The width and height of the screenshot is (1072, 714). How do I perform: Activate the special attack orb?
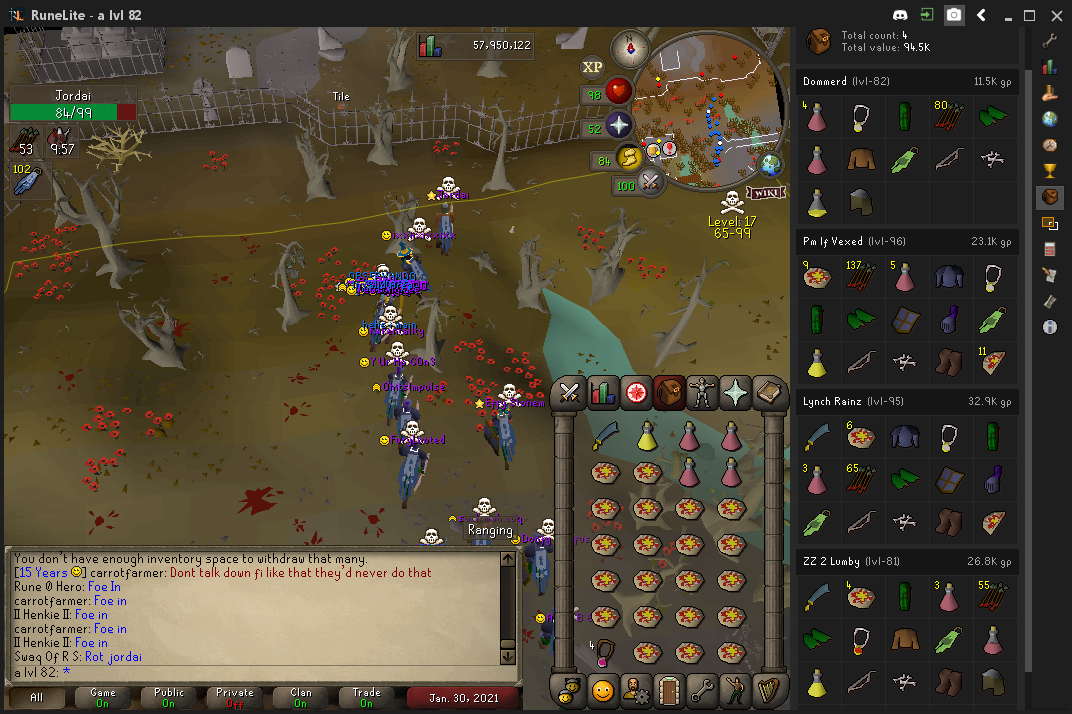coord(651,183)
